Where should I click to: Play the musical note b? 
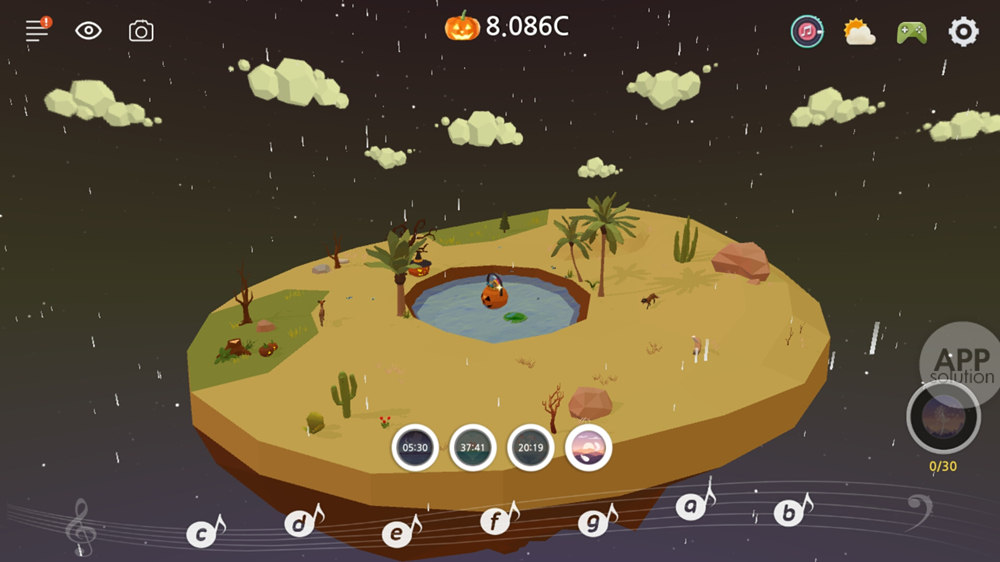click(x=790, y=513)
